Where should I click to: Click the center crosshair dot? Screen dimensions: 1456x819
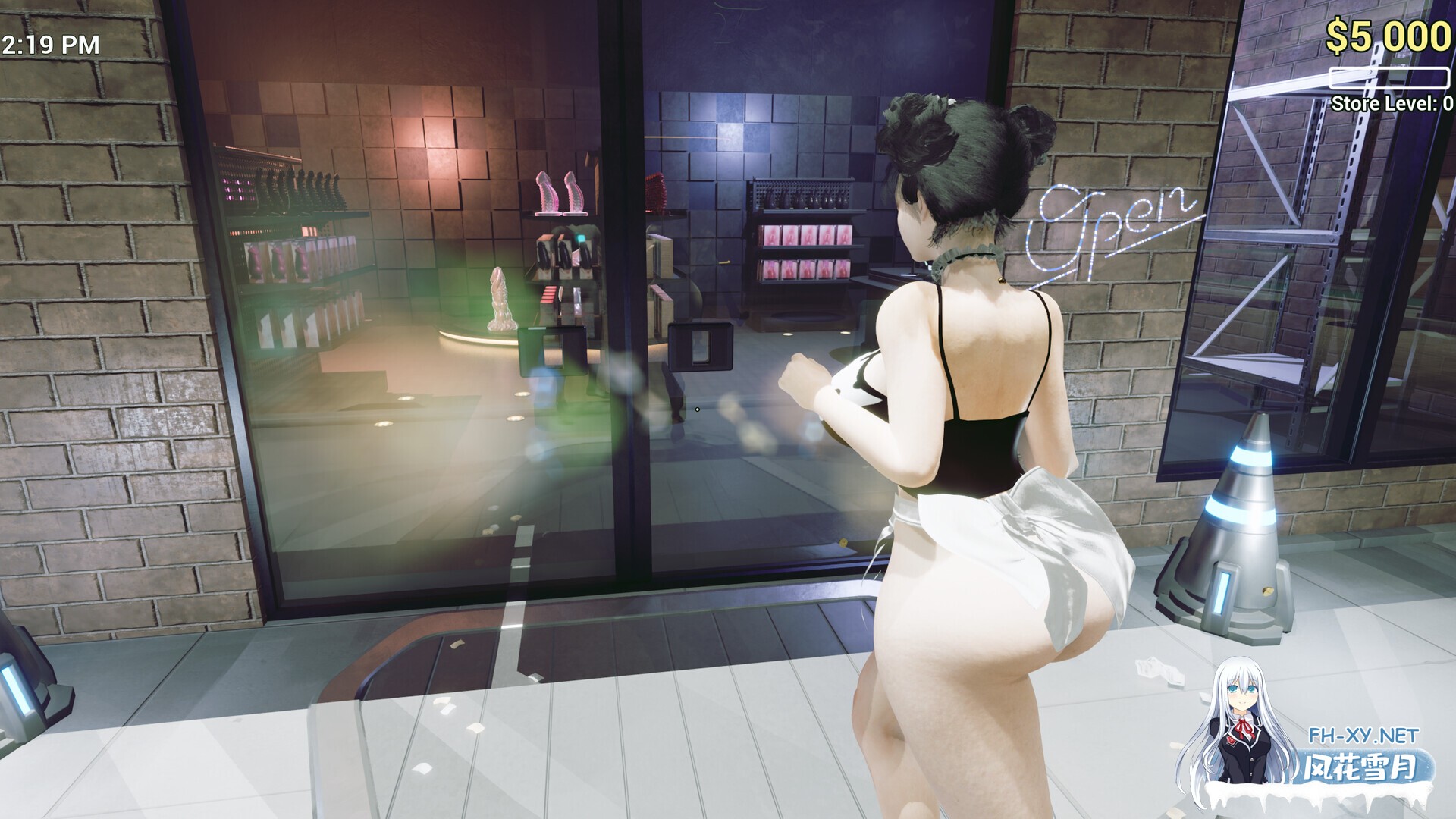point(697,408)
